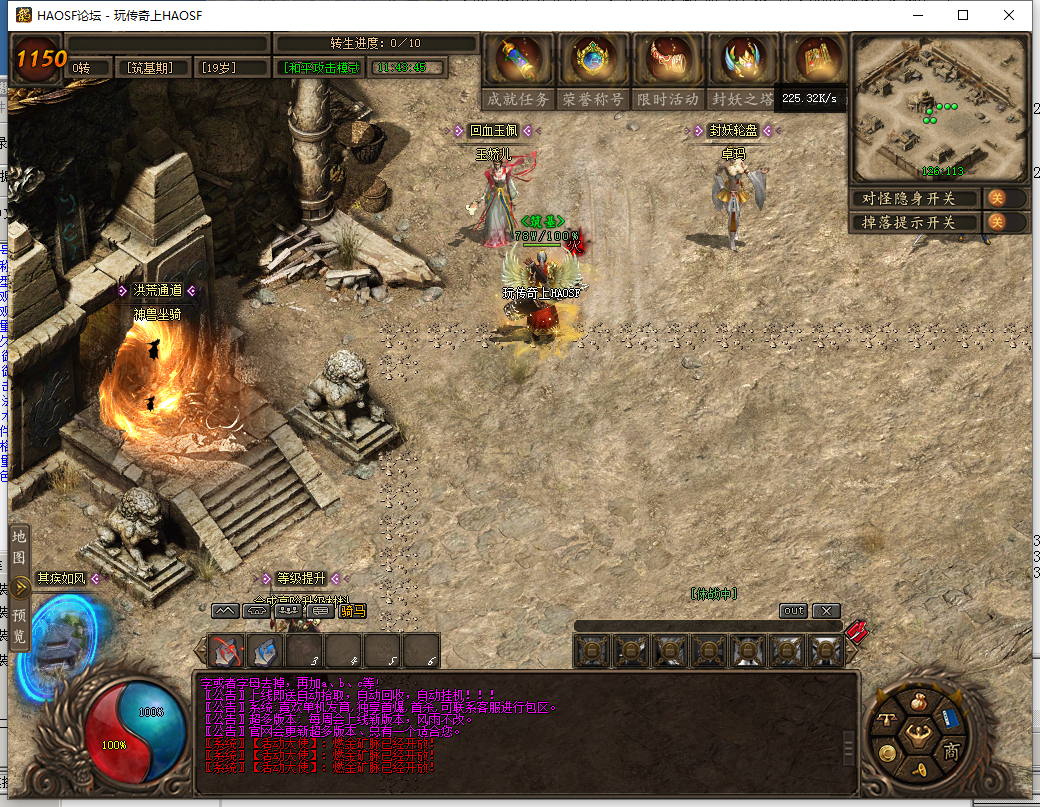Toggle the 掉落提示开关 drop notice switch
The height and width of the screenshot is (807, 1040).
[x=997, y=222]
